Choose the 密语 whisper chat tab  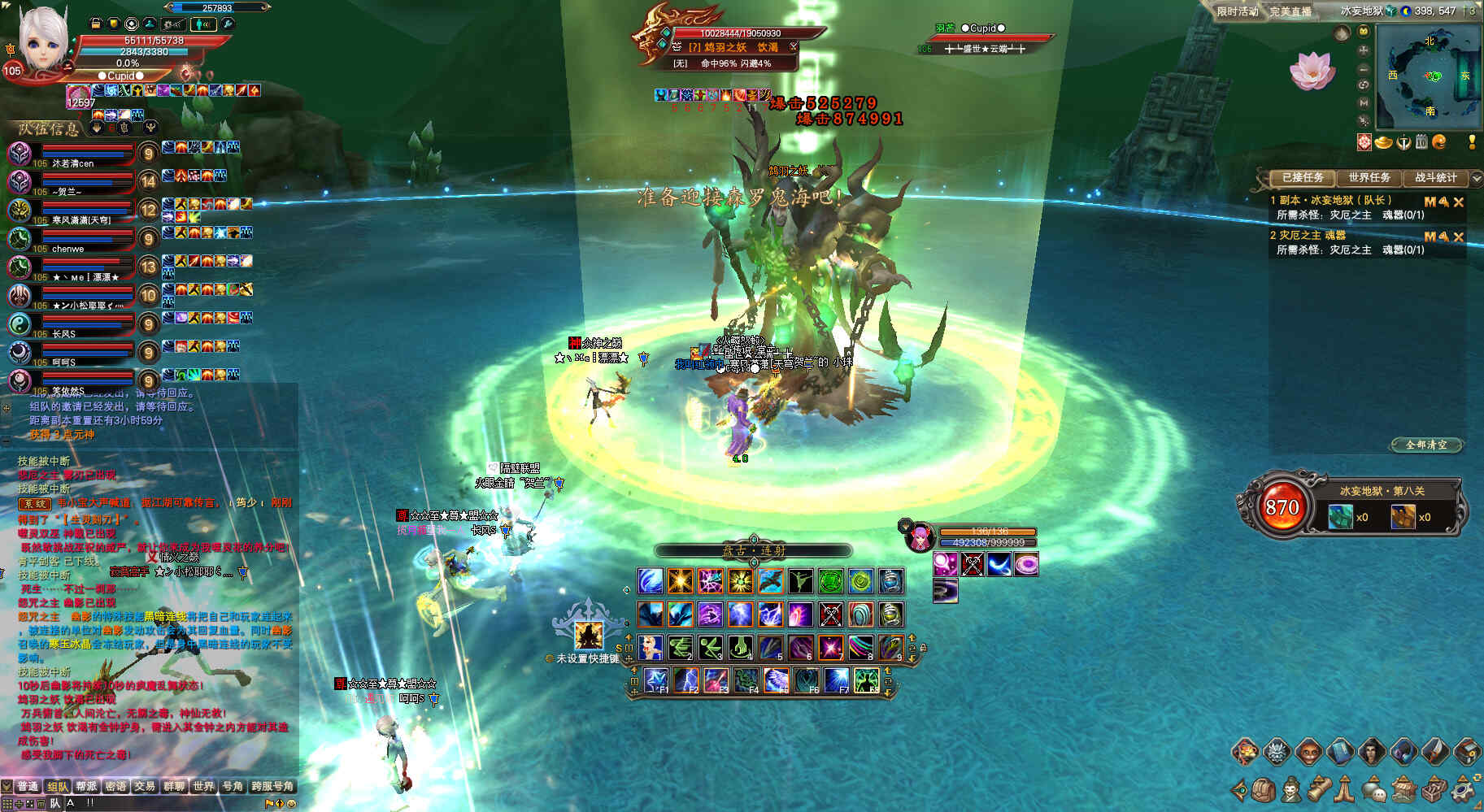(x=115, y=786)
